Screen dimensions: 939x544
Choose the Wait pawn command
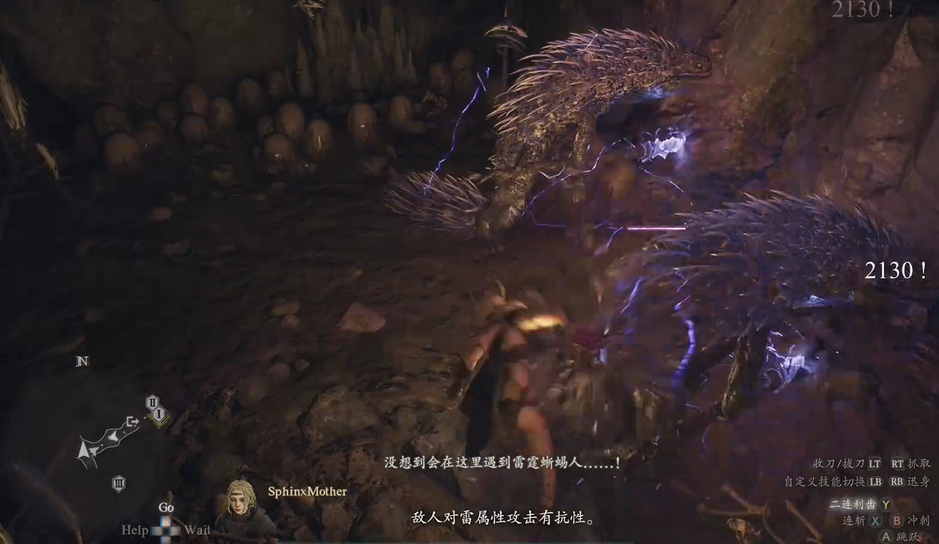coord(198,529)
